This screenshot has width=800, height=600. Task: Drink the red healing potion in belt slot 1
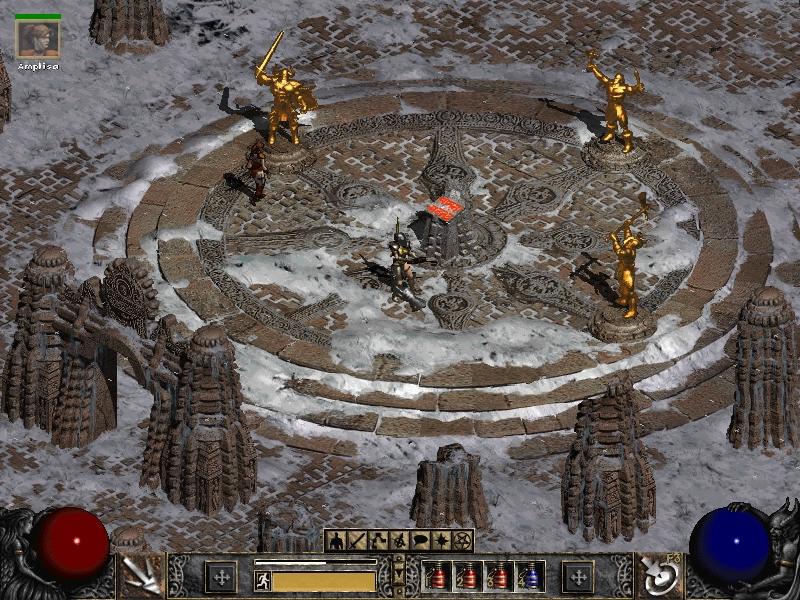(437, 577)
